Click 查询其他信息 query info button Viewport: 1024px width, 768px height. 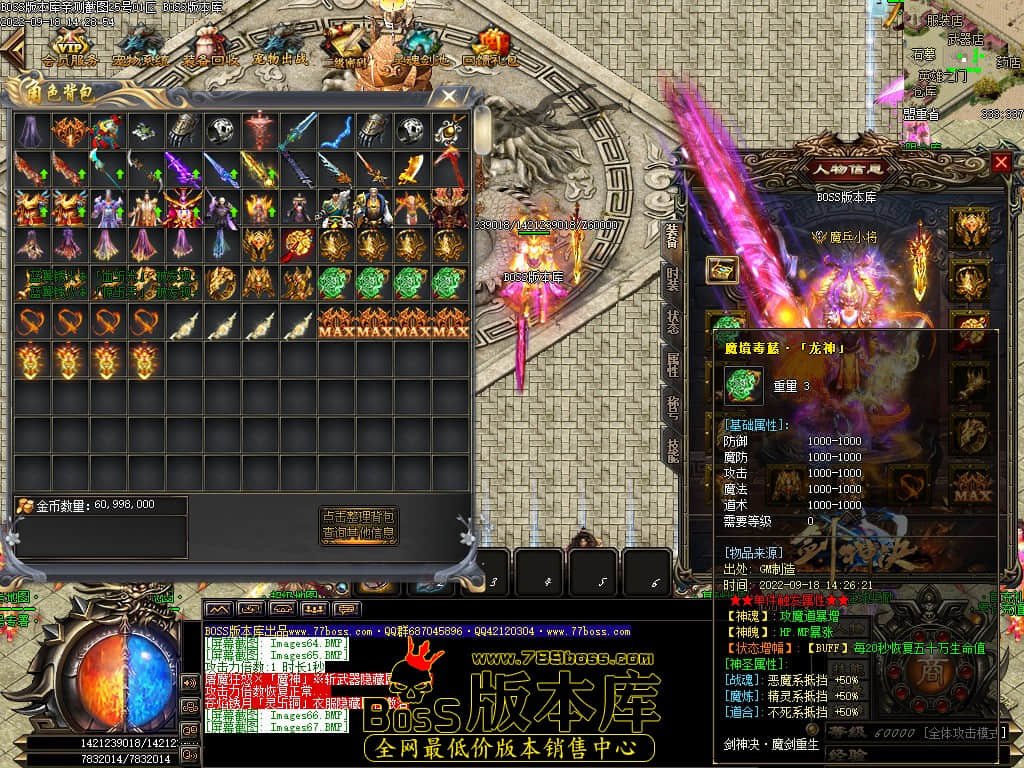tap(359, 534)
